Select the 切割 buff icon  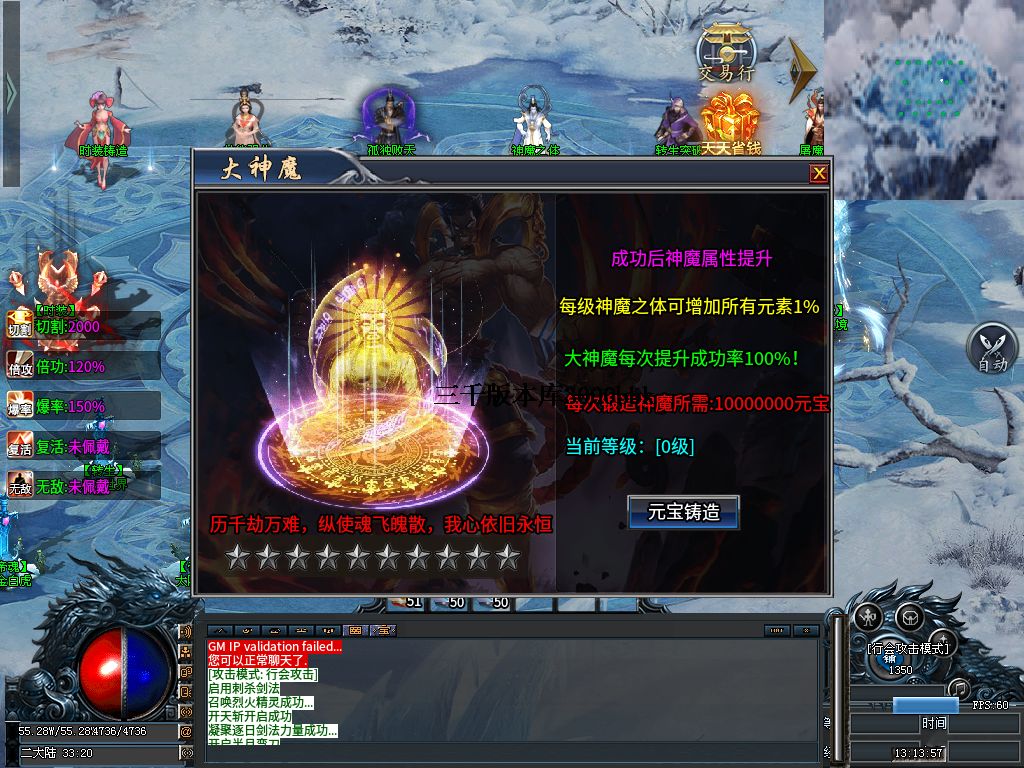pos(20,325)
